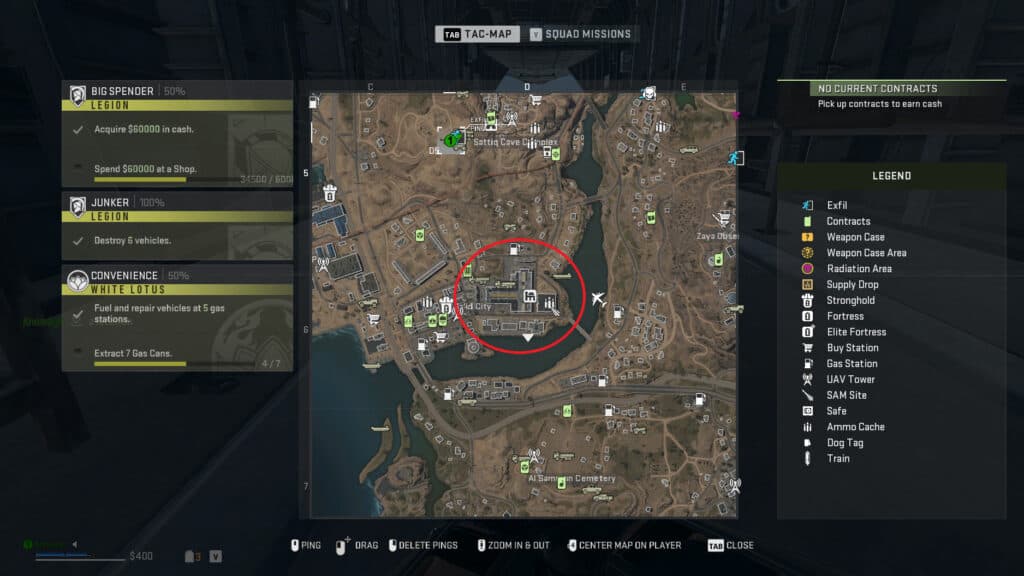Click the white player arrow on the map

tap(527, 339)
